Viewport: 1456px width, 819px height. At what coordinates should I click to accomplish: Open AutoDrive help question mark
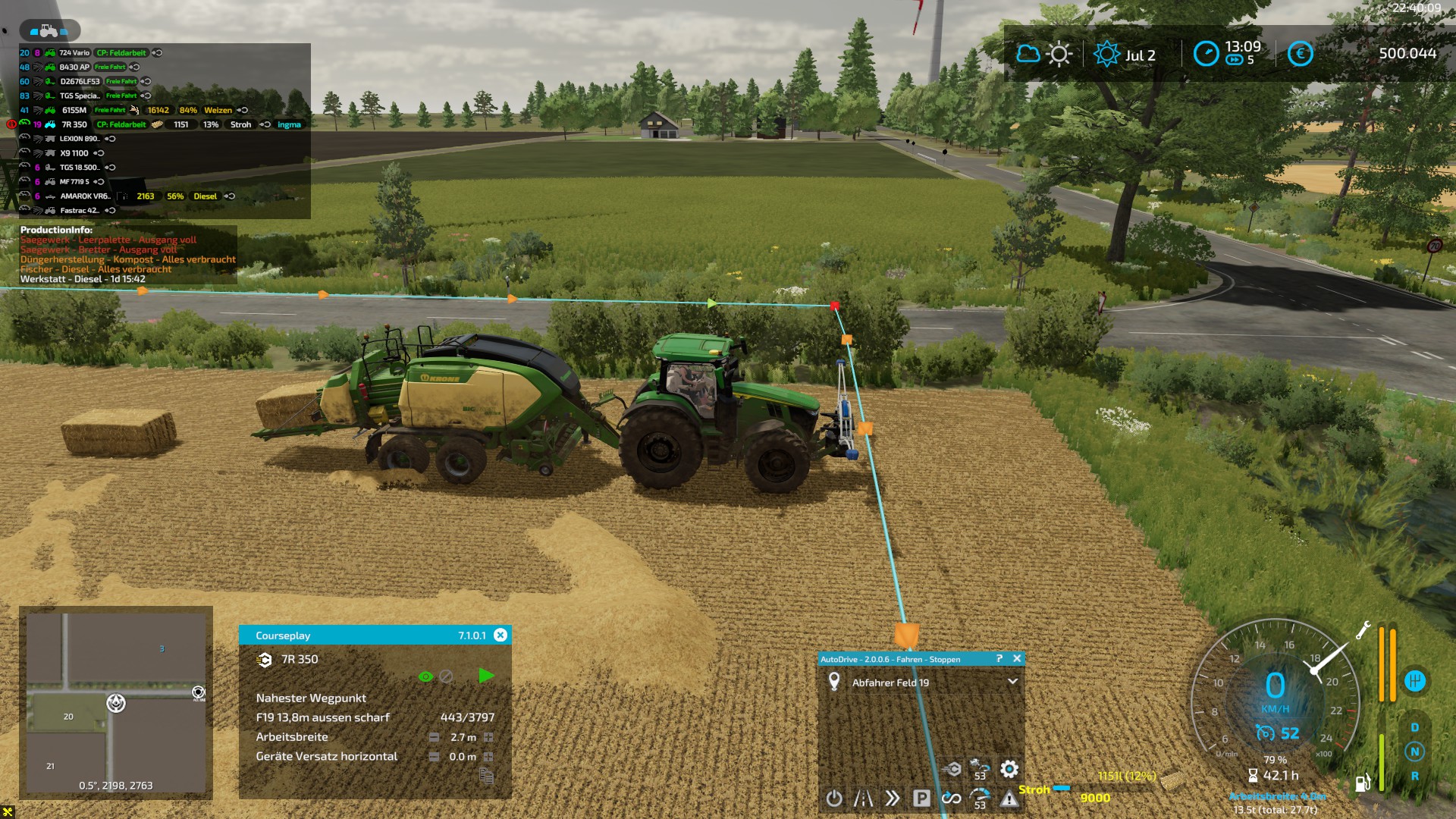(999, 659)
